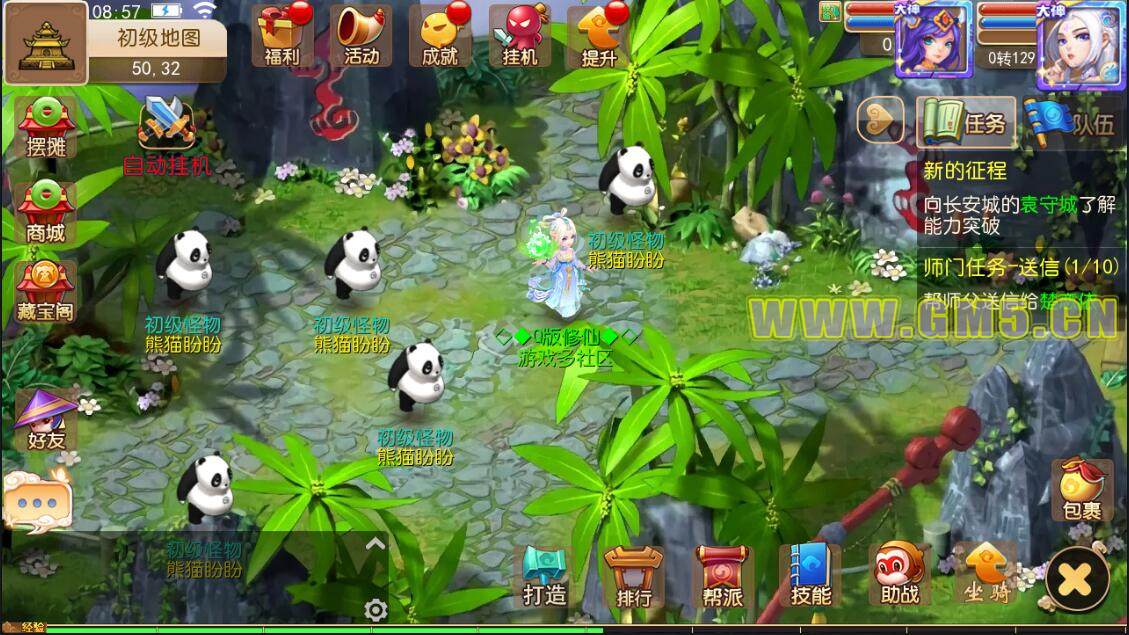Open the 包裹 bag inventory
The height and width of the screenshot is (635, 1129).
tap(1082, 489)
